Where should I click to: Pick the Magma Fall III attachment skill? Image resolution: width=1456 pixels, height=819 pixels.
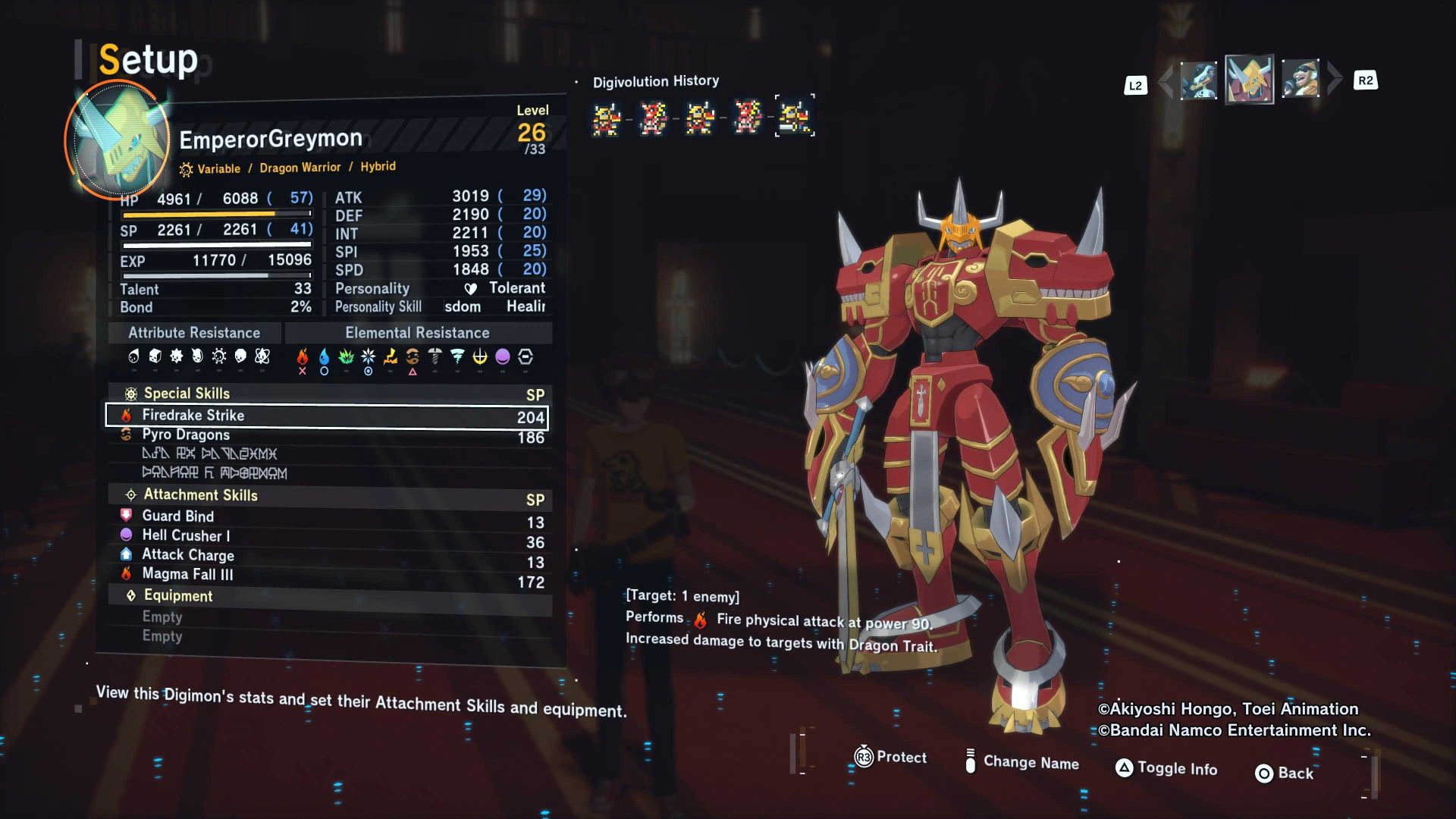[x=326, y=575]
